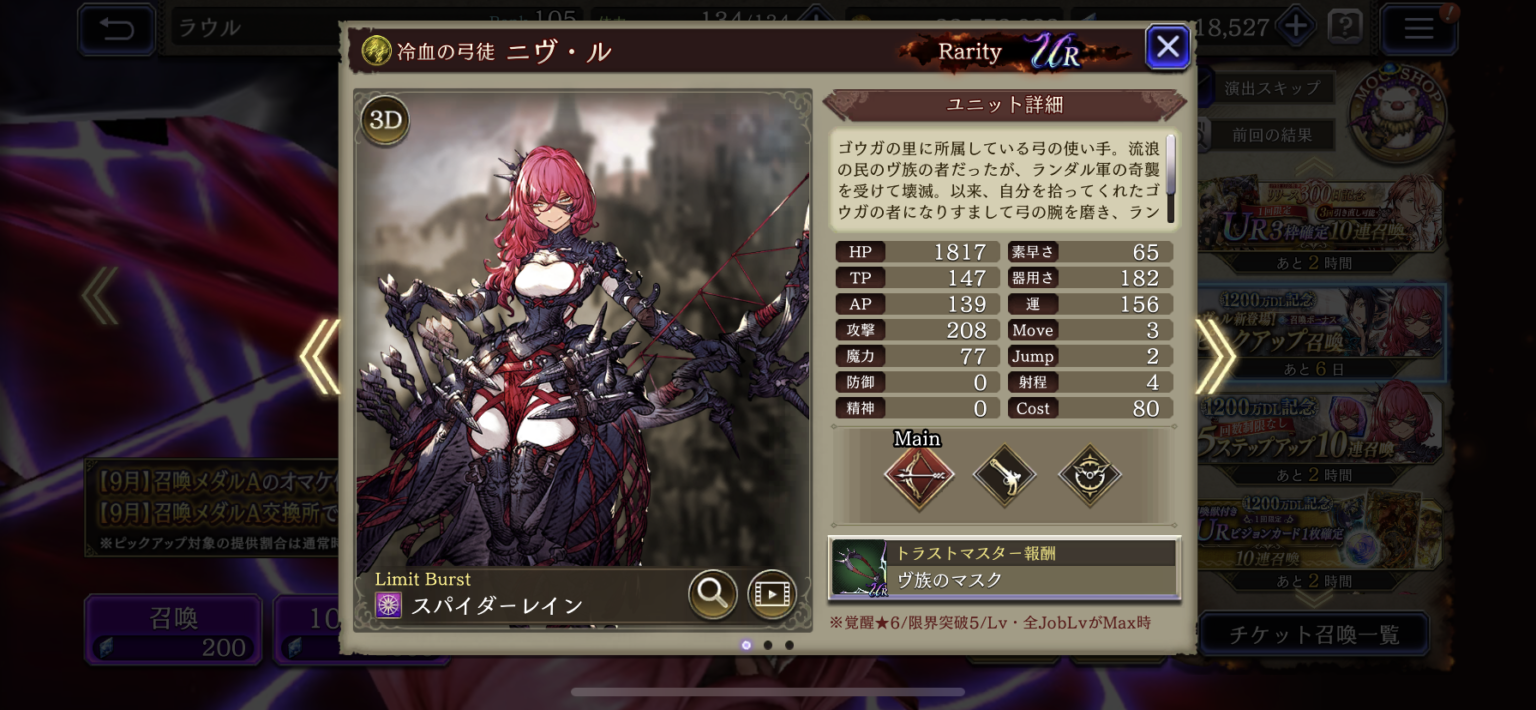Image resolution: width=1536 pixels, height=710 pixels.
Task: Open the question mark help button
Action: click(1344, 27)
